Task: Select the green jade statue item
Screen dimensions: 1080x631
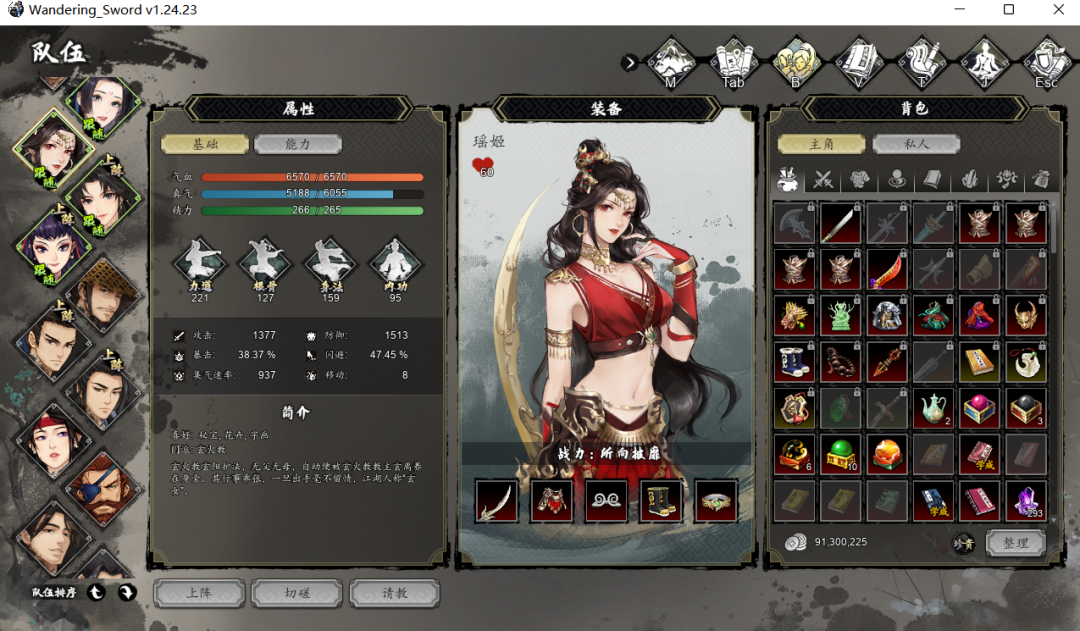Action: [840, 316]
